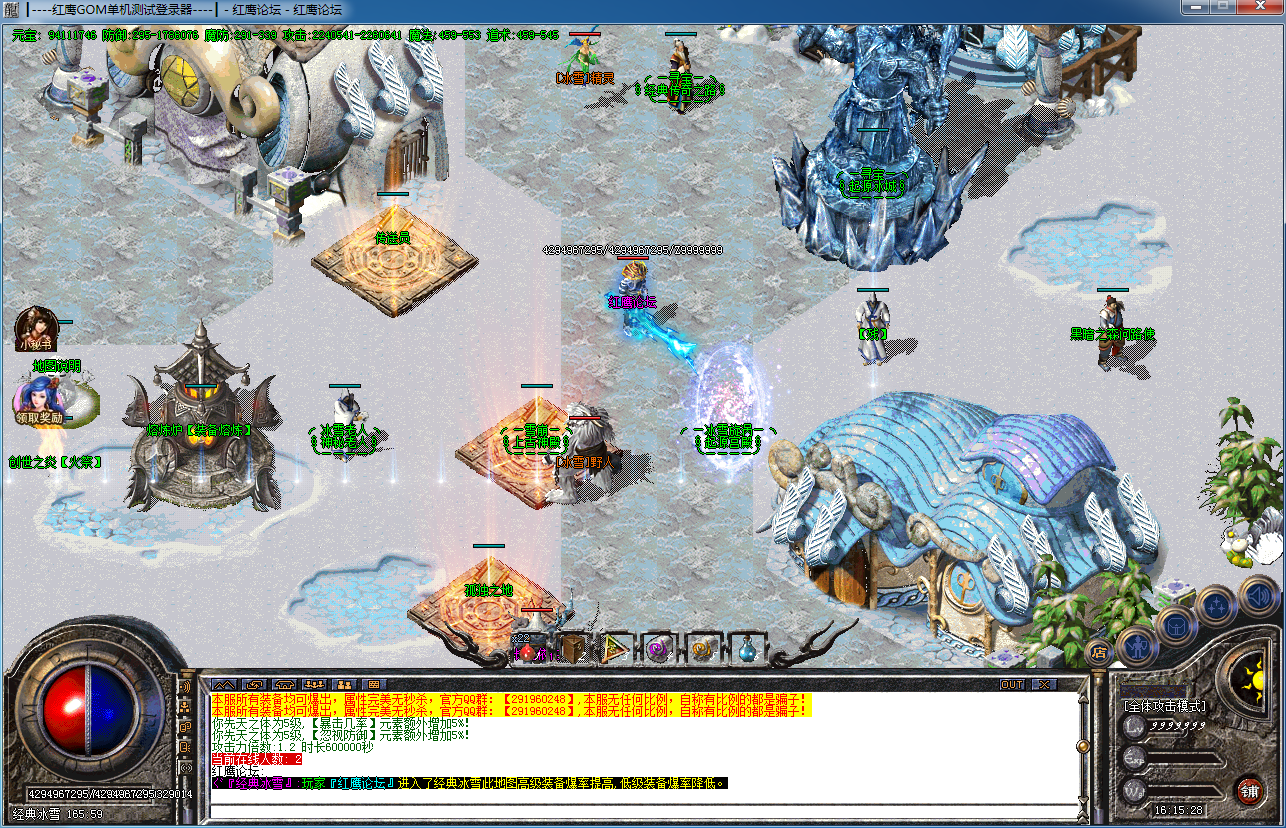Viewport: 1286px width, 828px height.
Task: Use the purple swirl scroll slot
Action: click(658, 650)
